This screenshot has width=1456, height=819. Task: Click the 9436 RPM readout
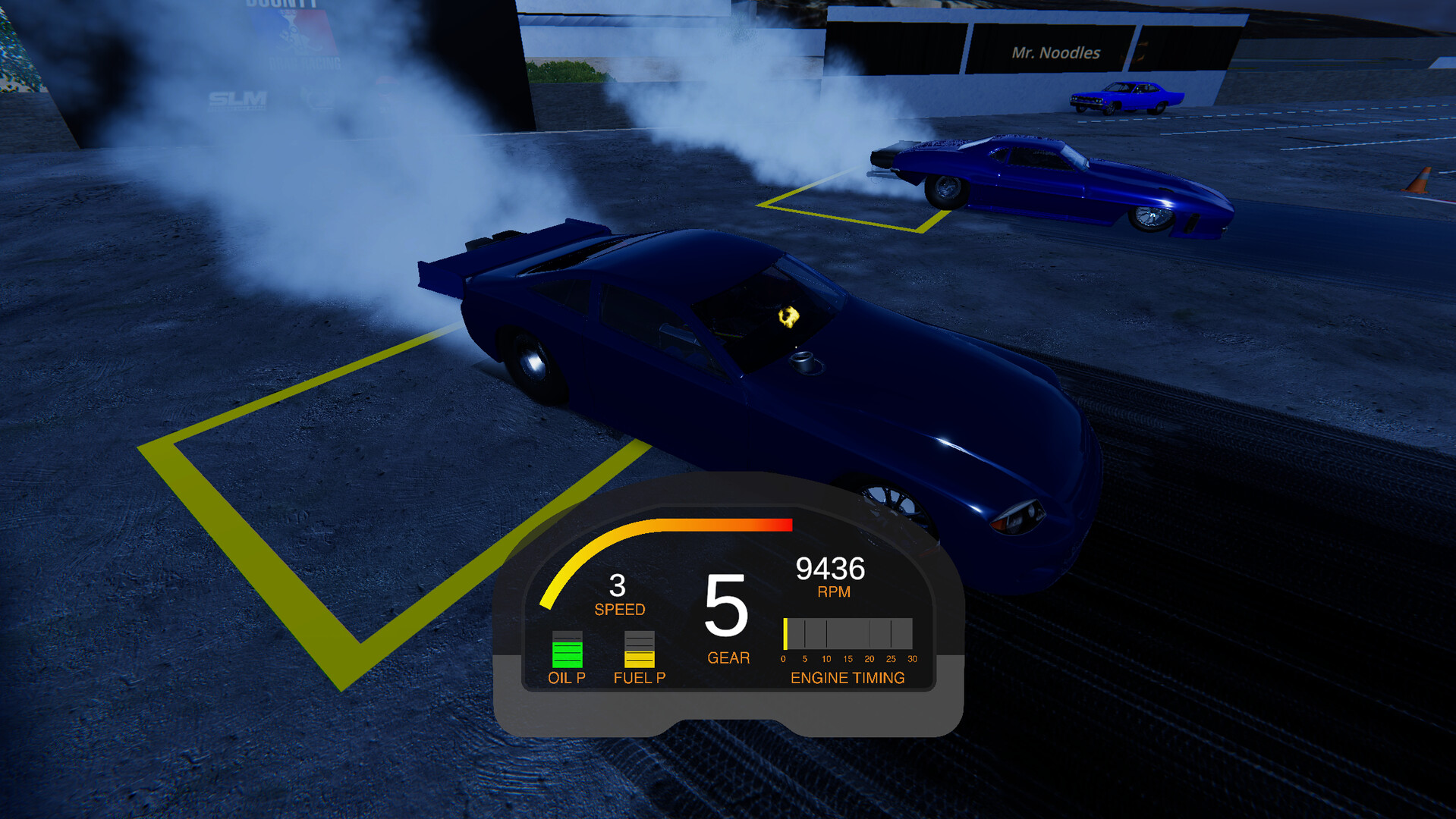point(832,567)
